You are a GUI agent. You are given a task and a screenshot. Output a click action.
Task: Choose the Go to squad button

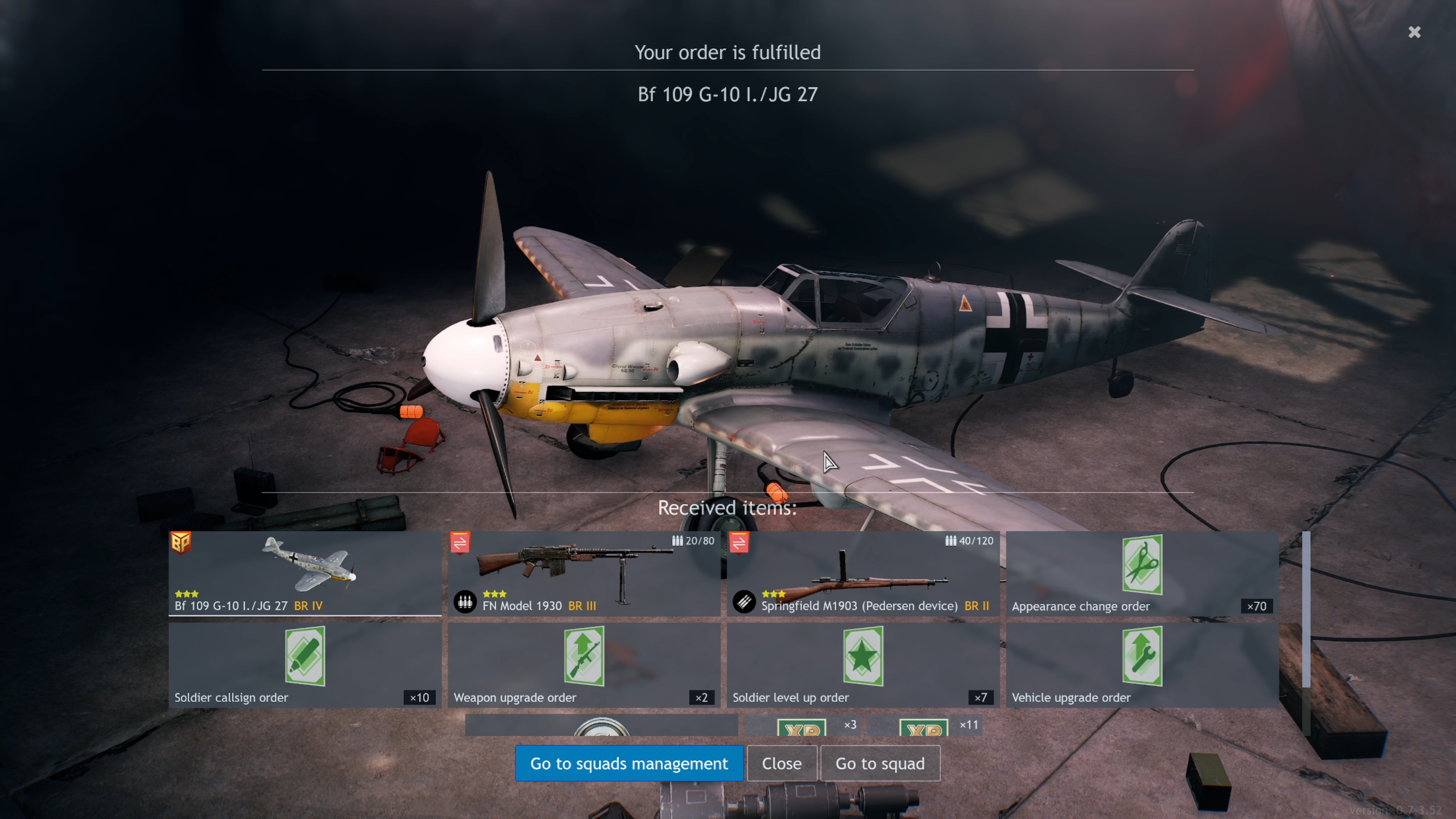click(880, 764)
